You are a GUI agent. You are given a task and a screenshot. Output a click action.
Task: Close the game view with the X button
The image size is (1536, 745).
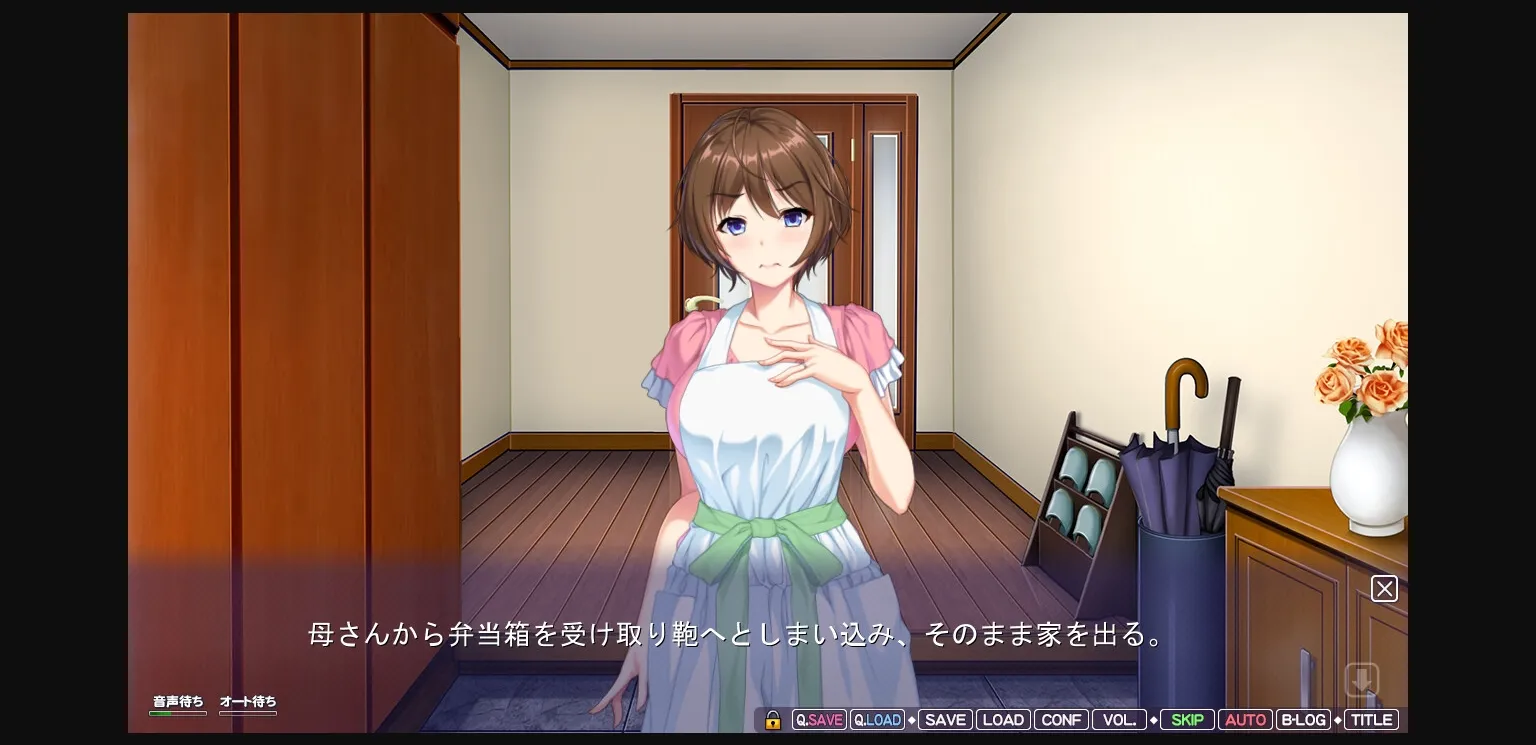pyautogui.click(x=1384, y=588)
